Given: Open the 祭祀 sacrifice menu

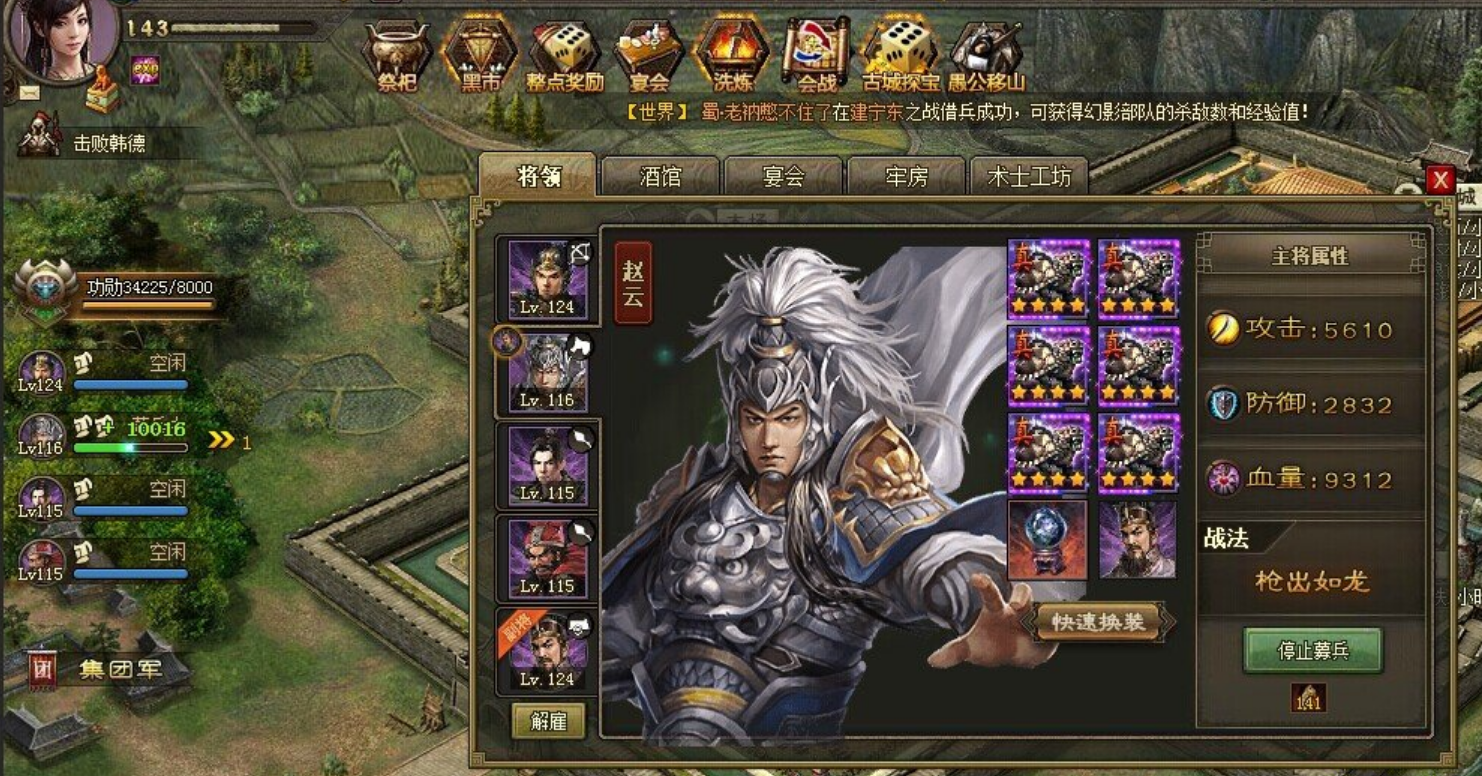Looking at the screenshot, I should [397, 55].
